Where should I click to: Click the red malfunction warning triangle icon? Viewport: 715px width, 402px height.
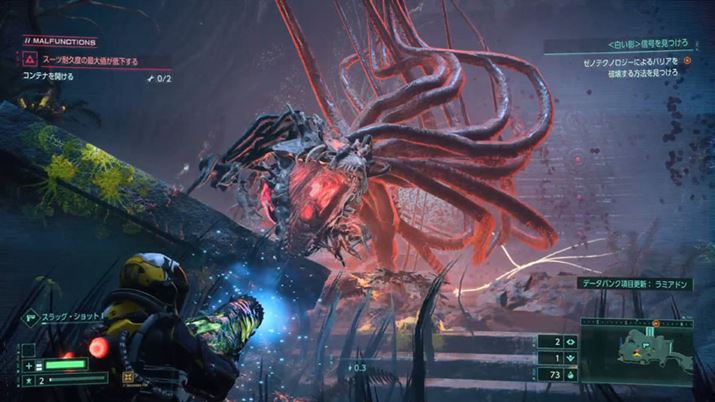point(30,60)
